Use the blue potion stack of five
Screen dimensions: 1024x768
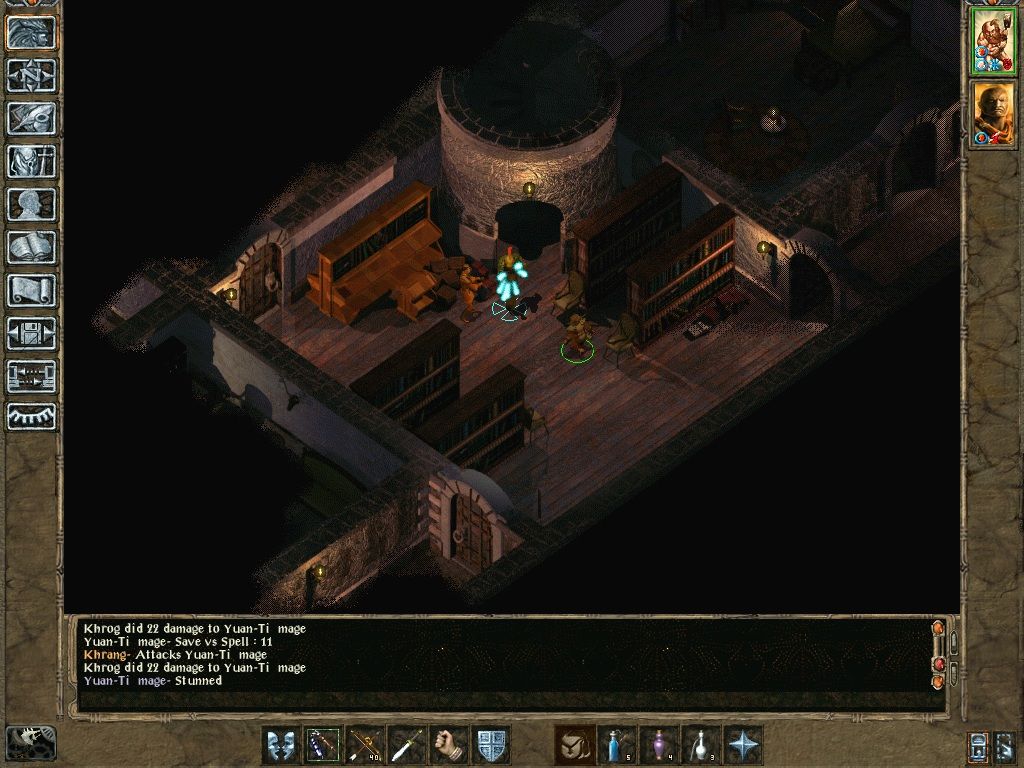tap(617, 745)
